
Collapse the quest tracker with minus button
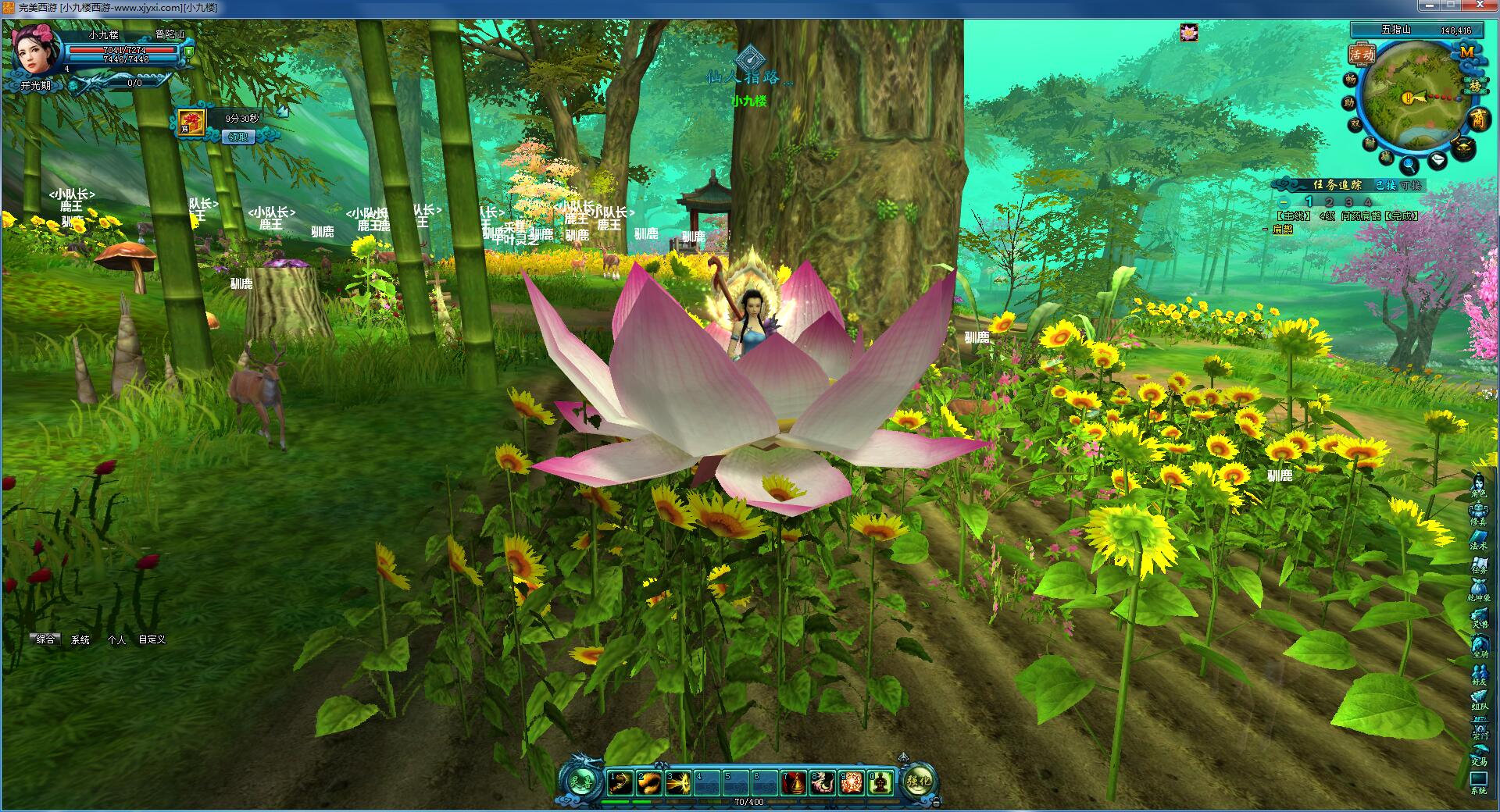[x=1284, y=202]
